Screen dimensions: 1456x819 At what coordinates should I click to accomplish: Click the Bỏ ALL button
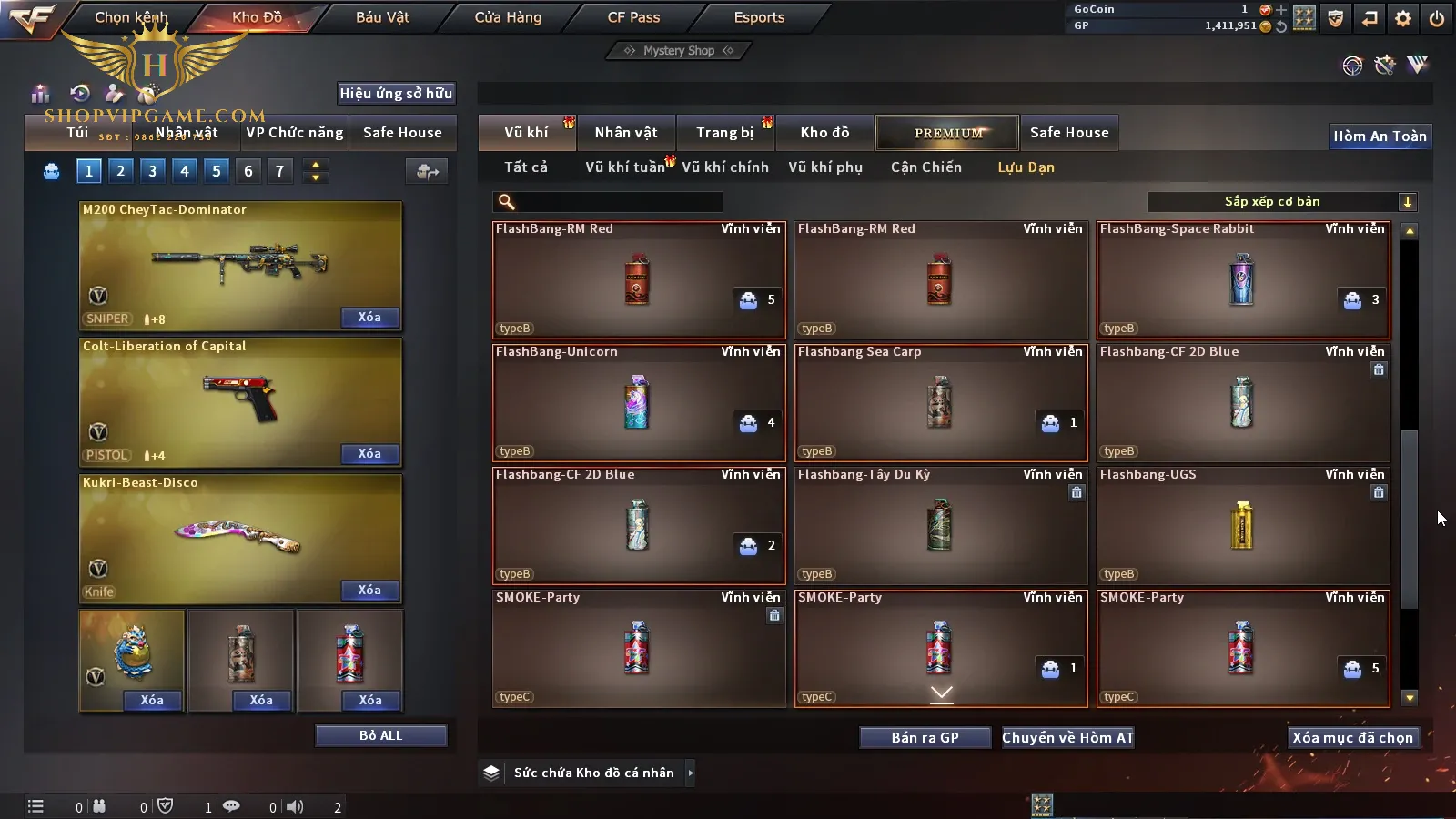380,735
